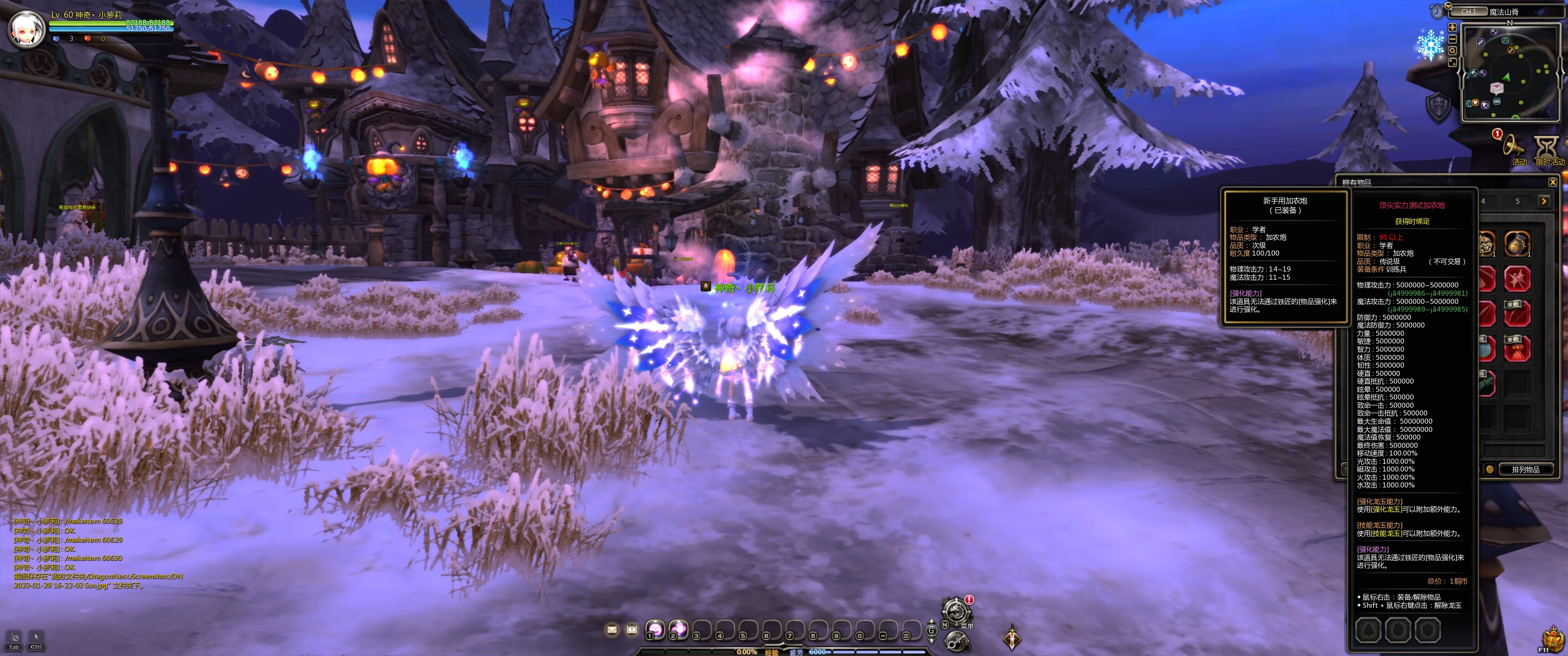Click the shield emblem beside the minimap
Screen dimensions: 1568x656
click(1439, 106)
